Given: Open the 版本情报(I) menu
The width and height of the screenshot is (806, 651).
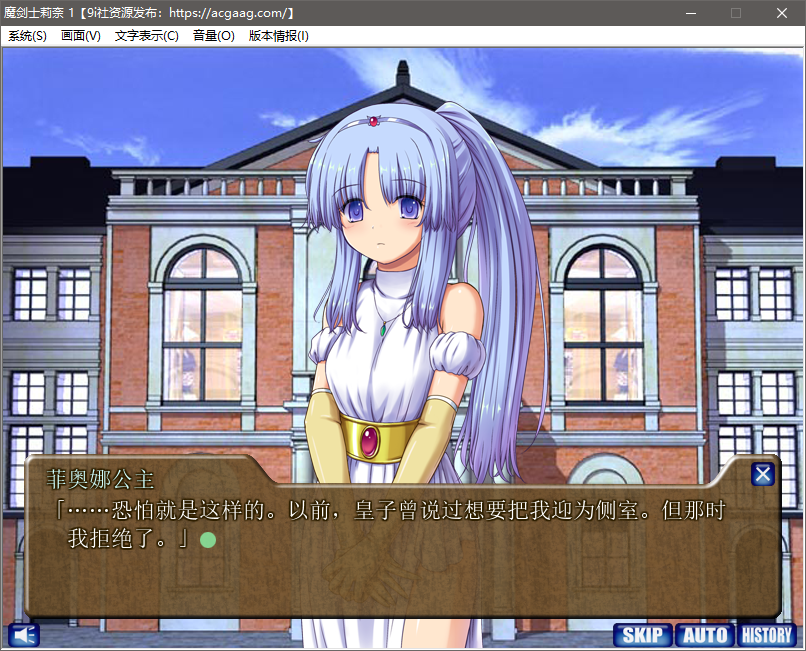Looking at the screenshot, I should coord(279,36).
